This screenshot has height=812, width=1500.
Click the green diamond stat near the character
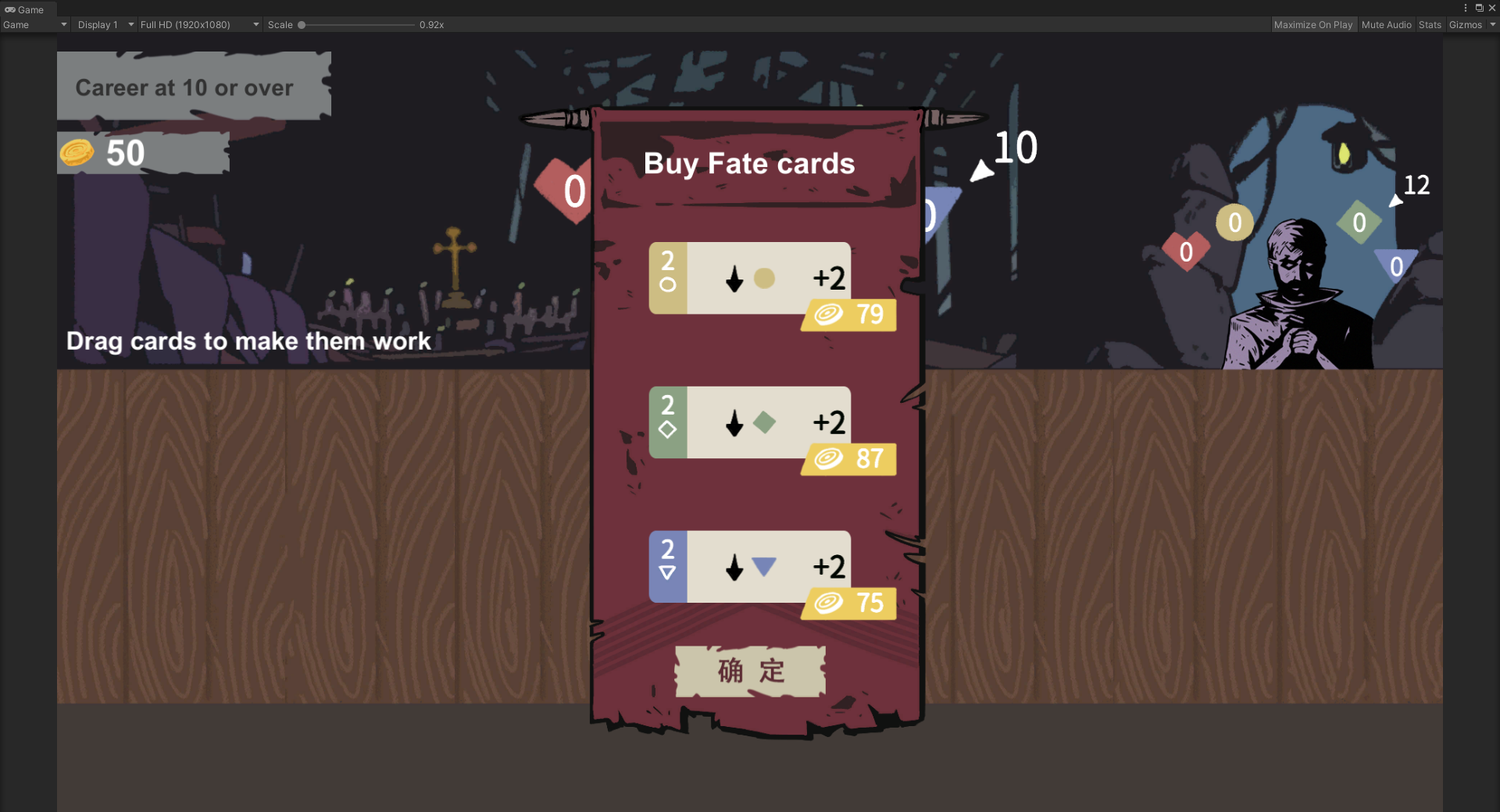pos(1359,223)
